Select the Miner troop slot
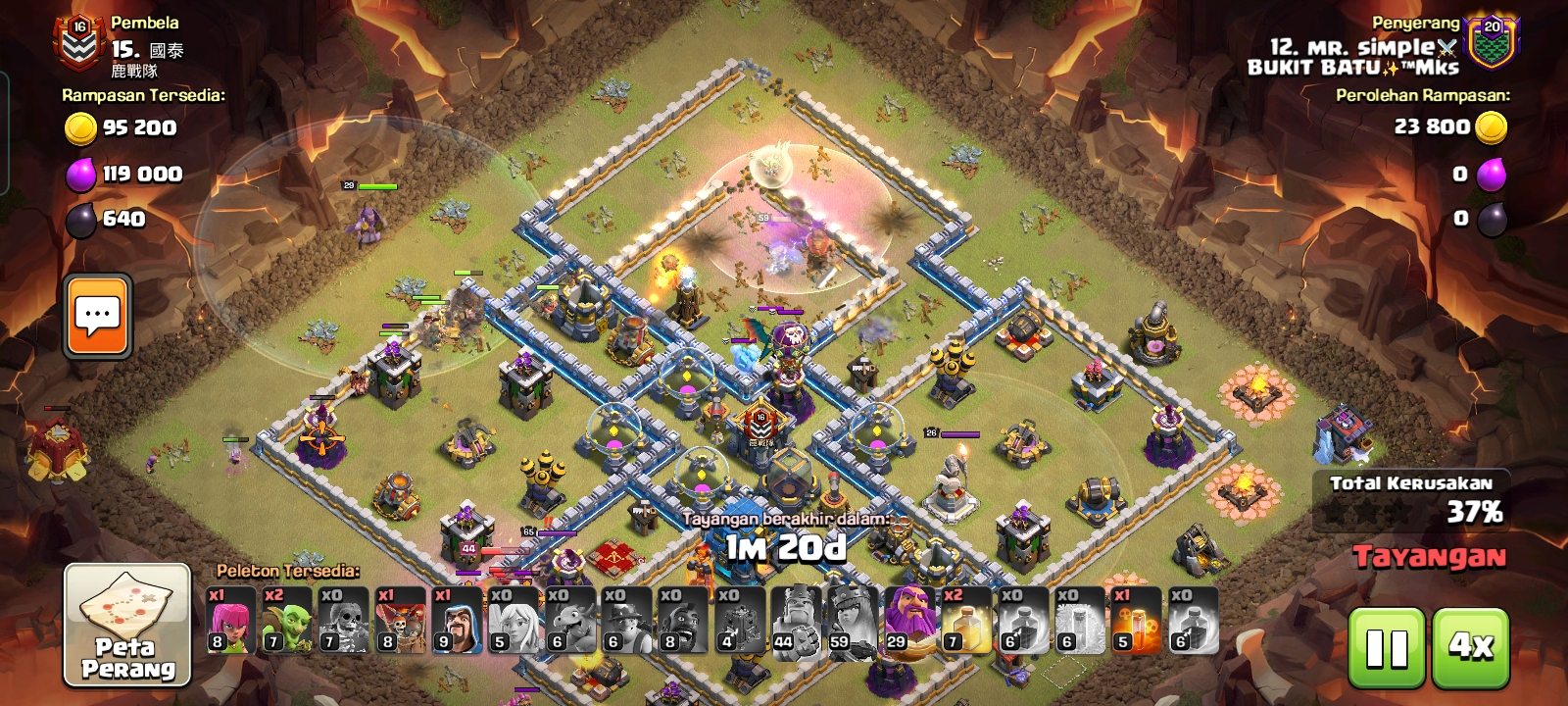 coord(627,621)
